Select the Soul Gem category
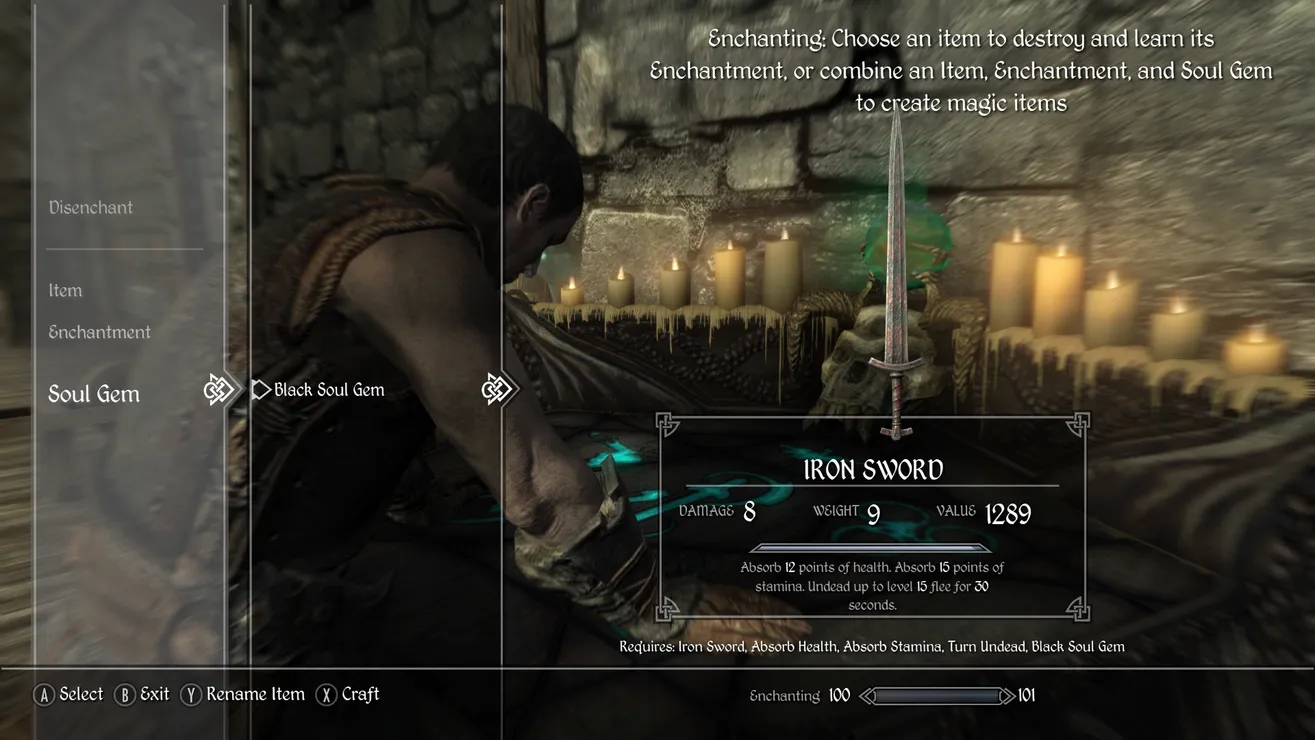The image size is (1315, 740). point(94,394)
